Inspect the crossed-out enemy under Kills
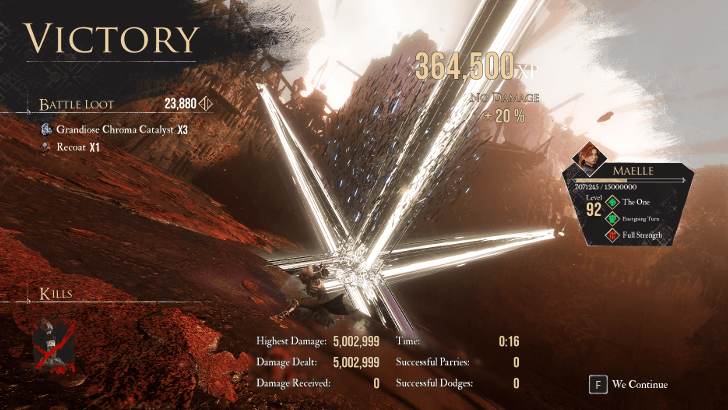 [50, 341]
